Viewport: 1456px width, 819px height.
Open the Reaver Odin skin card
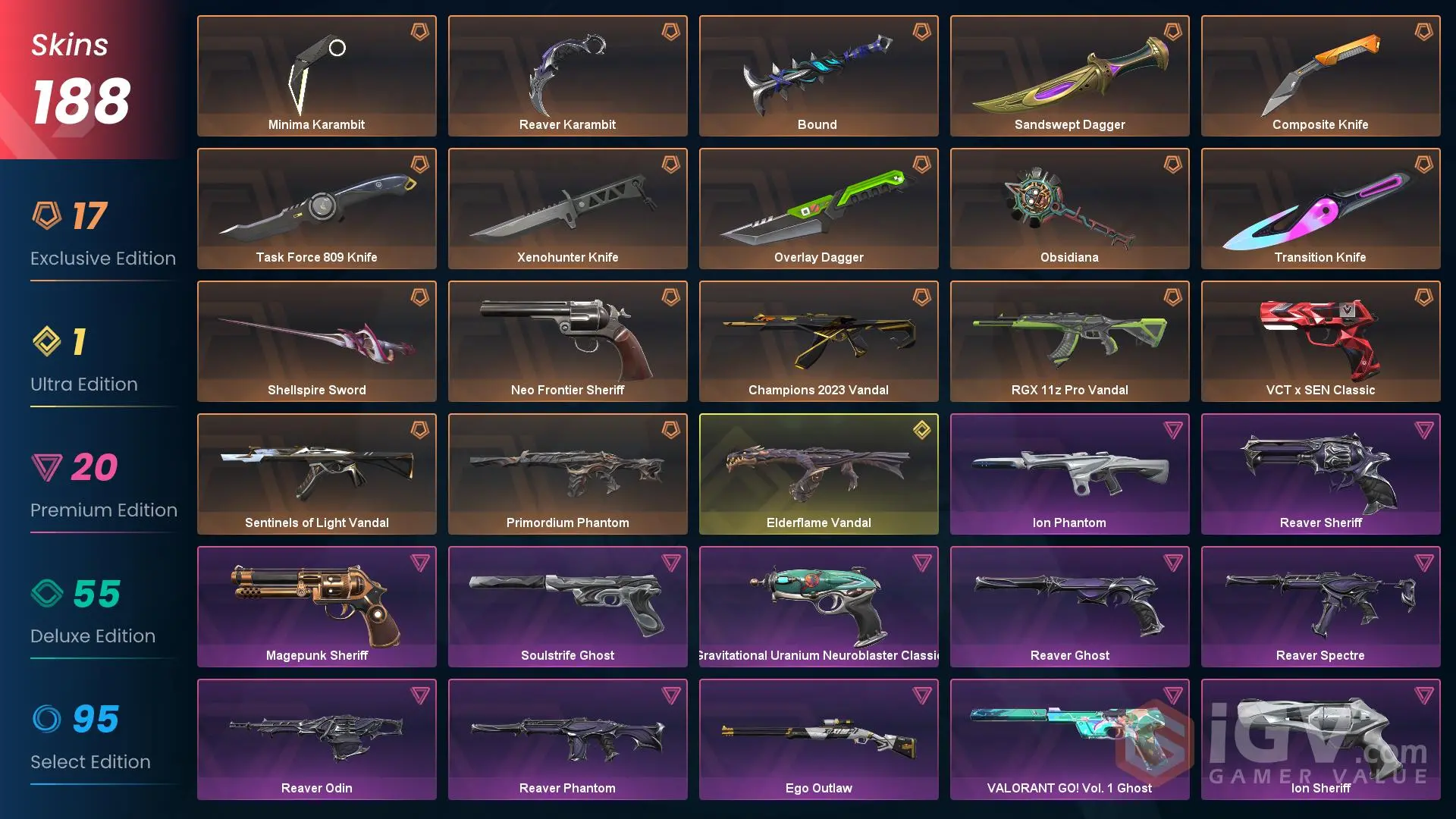(316, 739)
